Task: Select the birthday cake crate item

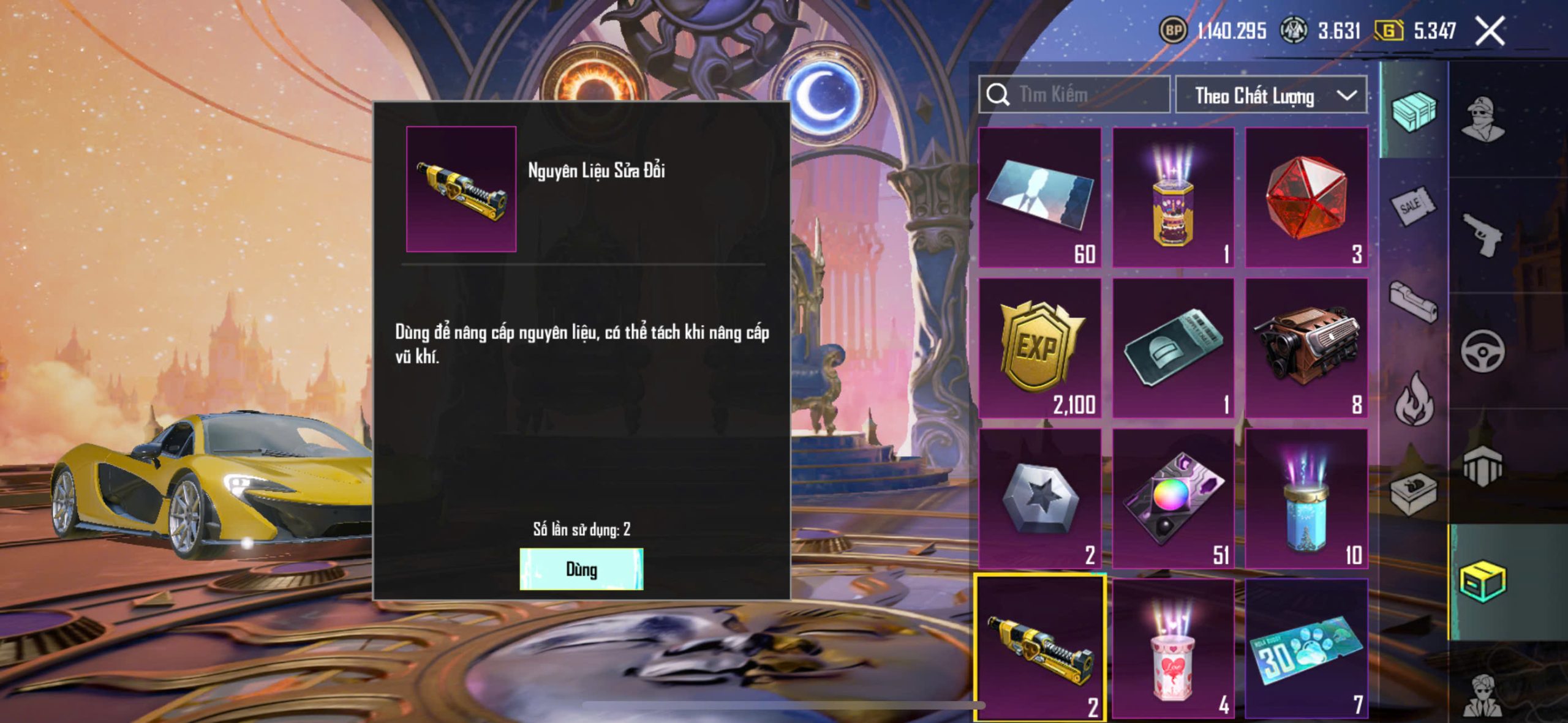Action: pos(1173,197)
